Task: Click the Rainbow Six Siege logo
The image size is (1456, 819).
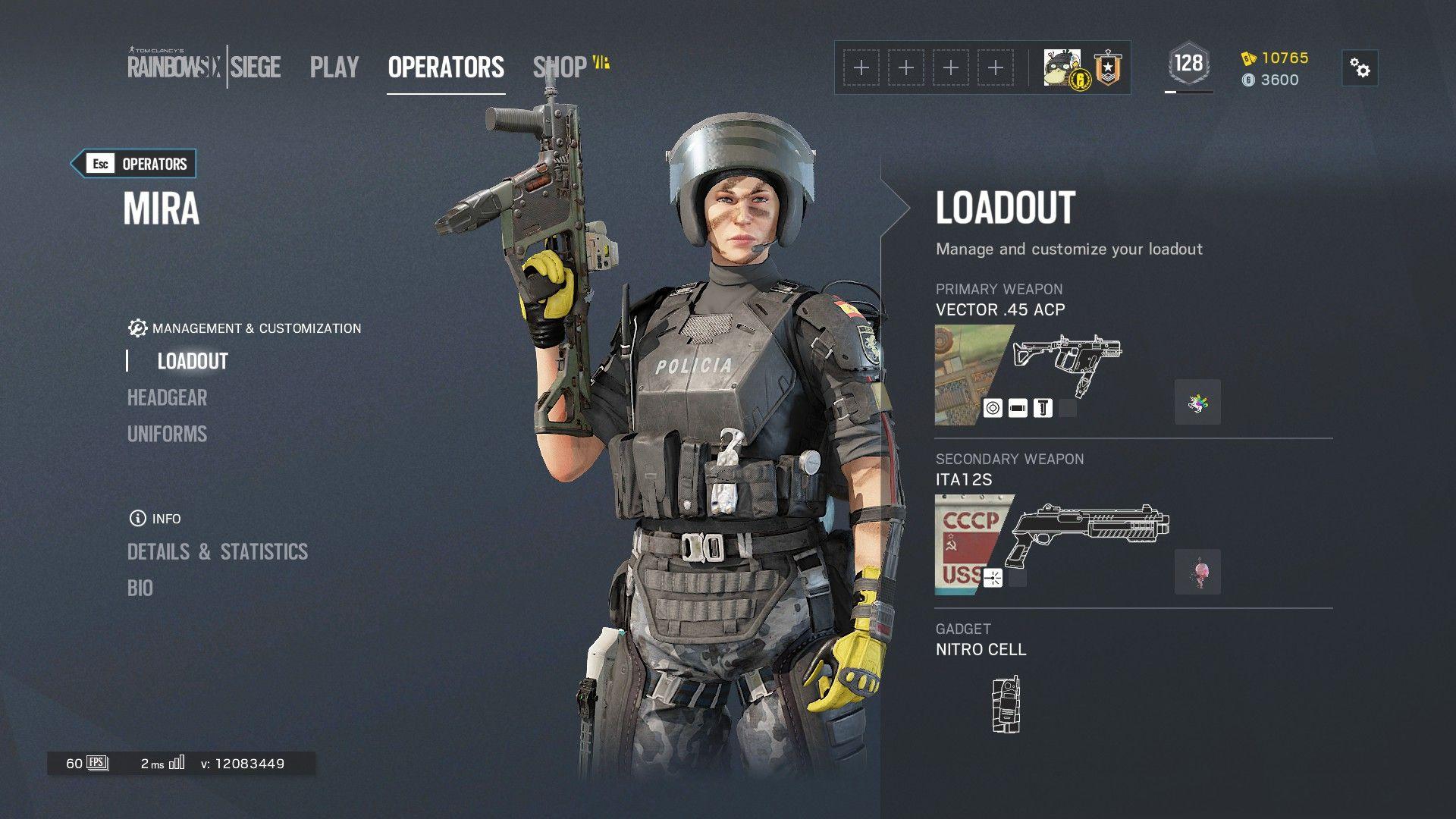Action: [x=203, y=67]
